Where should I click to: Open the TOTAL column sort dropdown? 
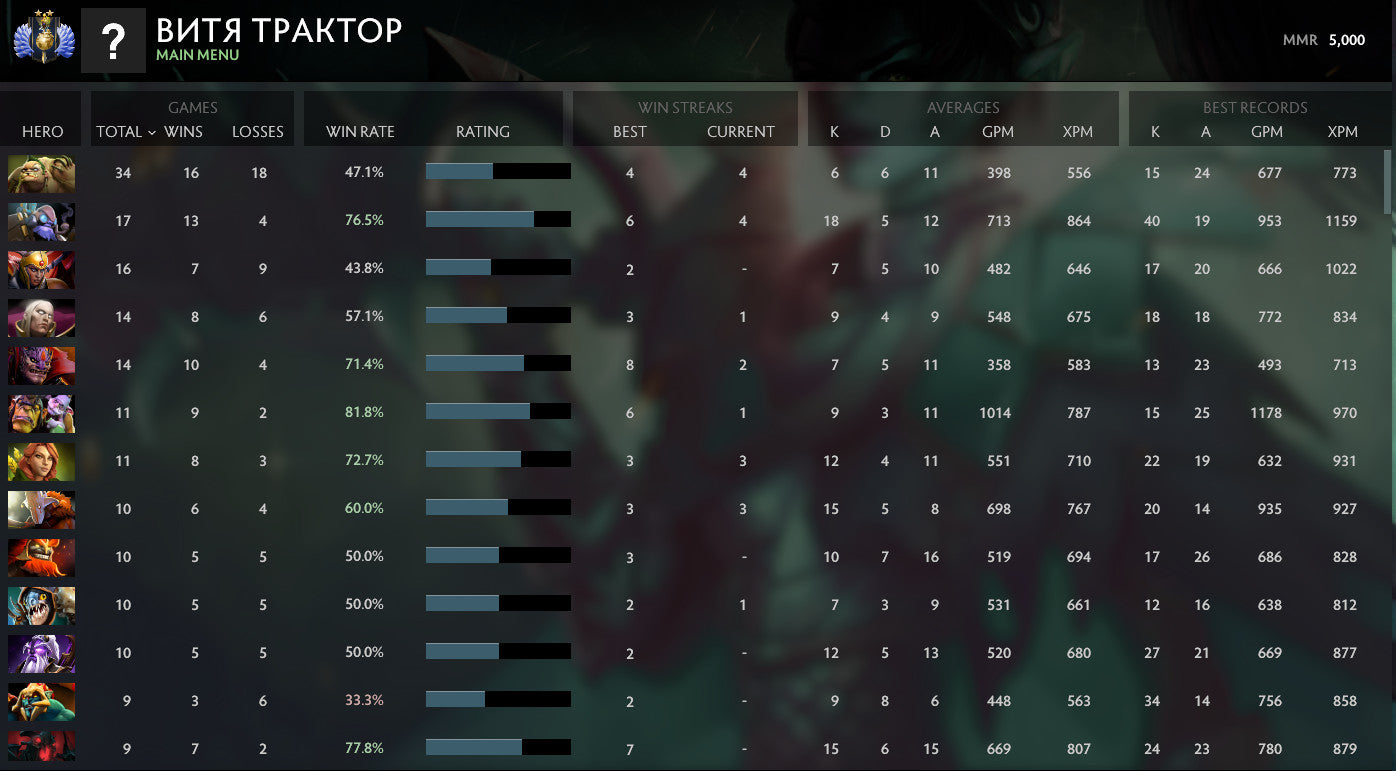tap(122, 131)
